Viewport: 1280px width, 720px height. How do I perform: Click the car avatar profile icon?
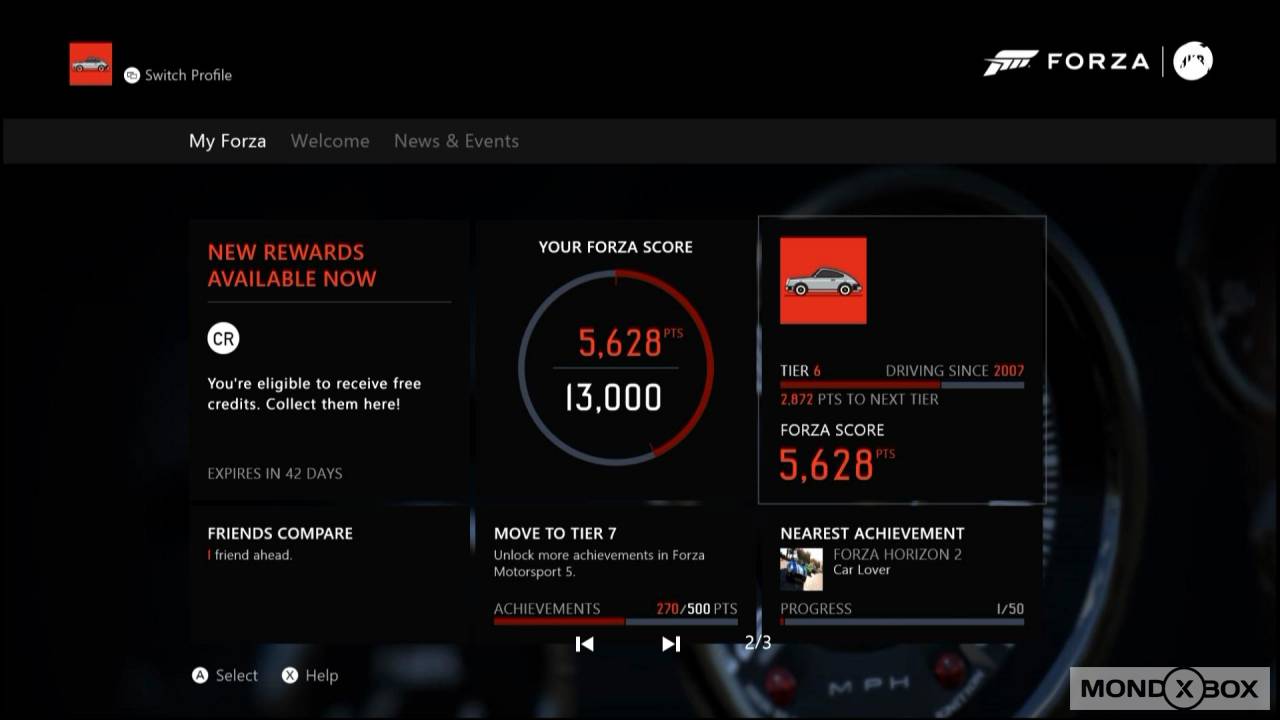click(x=90, y=62)
